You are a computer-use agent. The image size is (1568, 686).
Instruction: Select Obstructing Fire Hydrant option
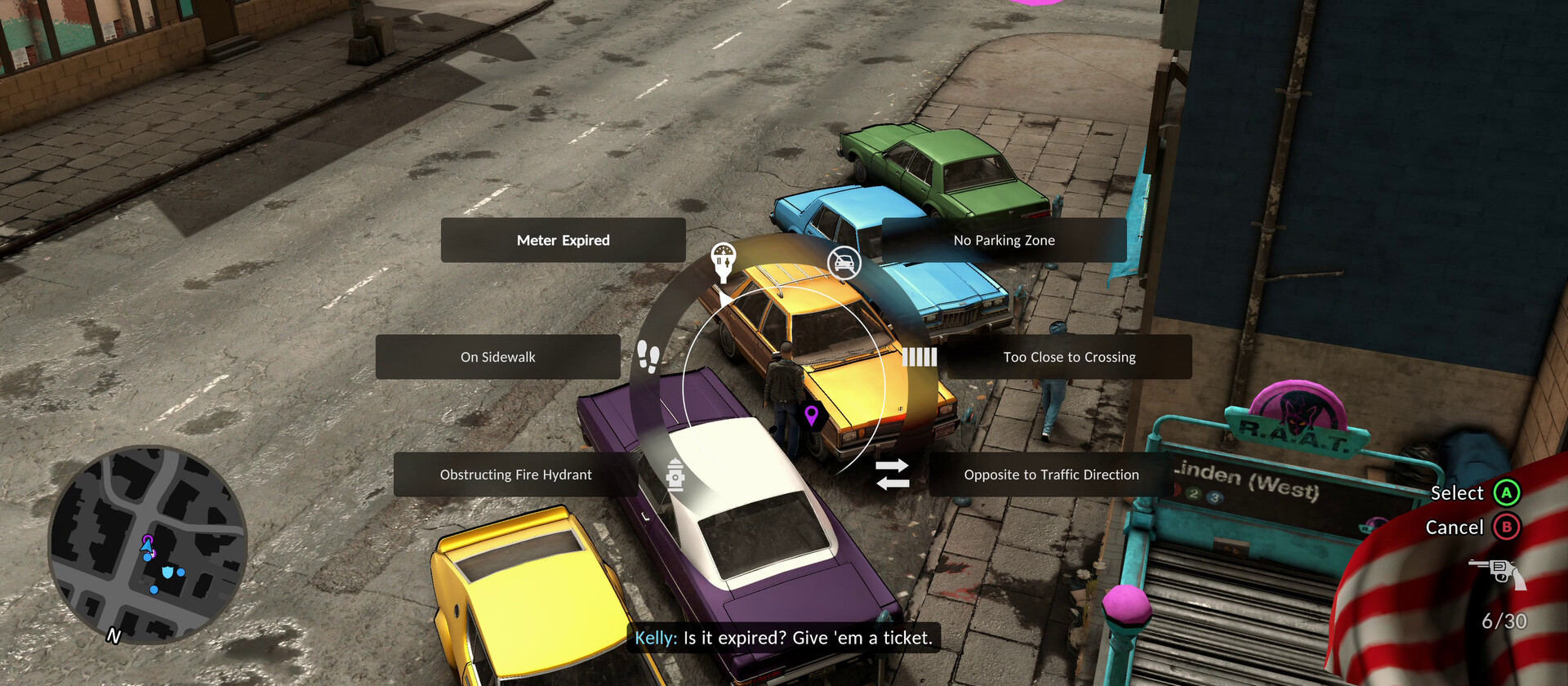[x=515, y=474]
